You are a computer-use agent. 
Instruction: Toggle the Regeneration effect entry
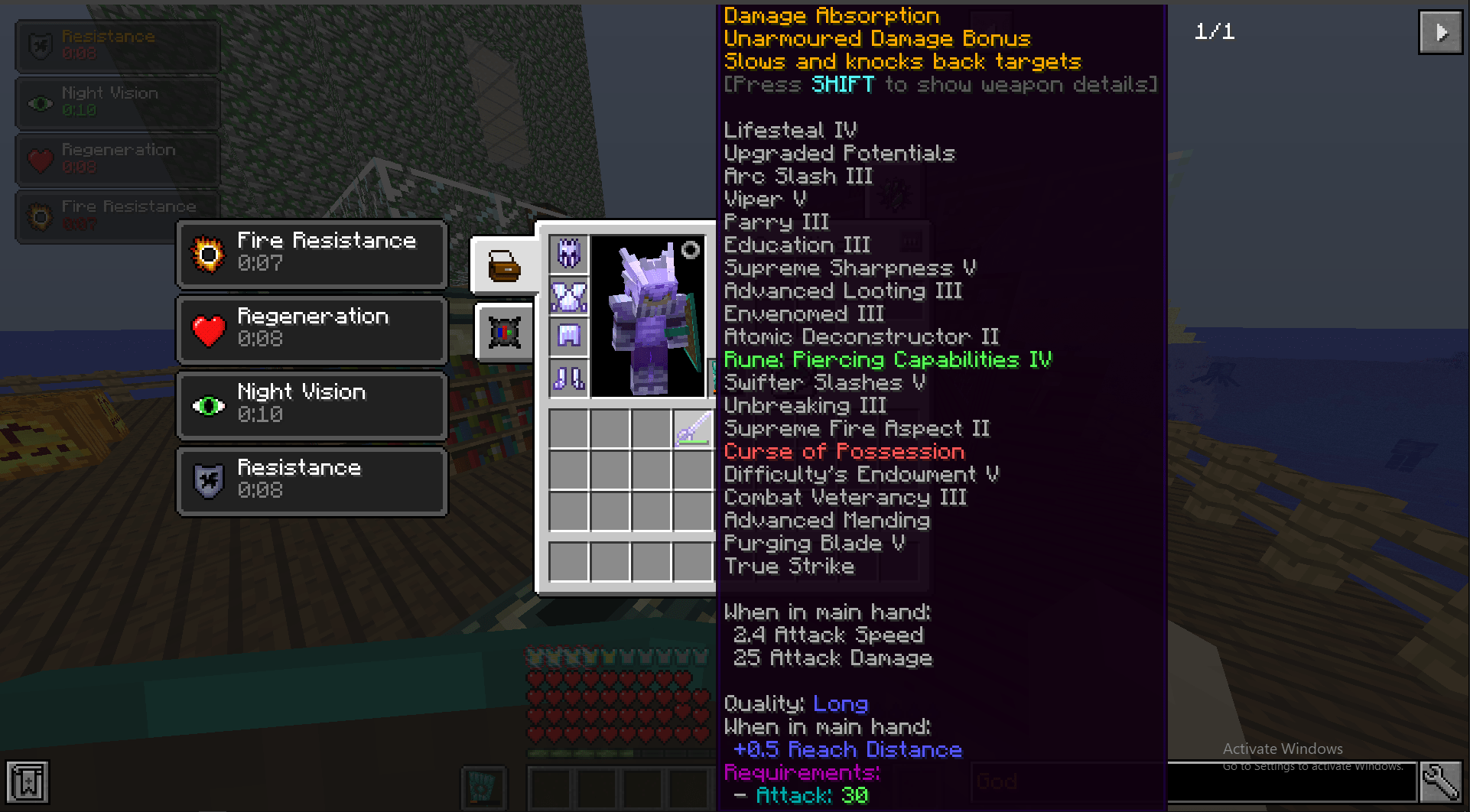tap(311, 328)
